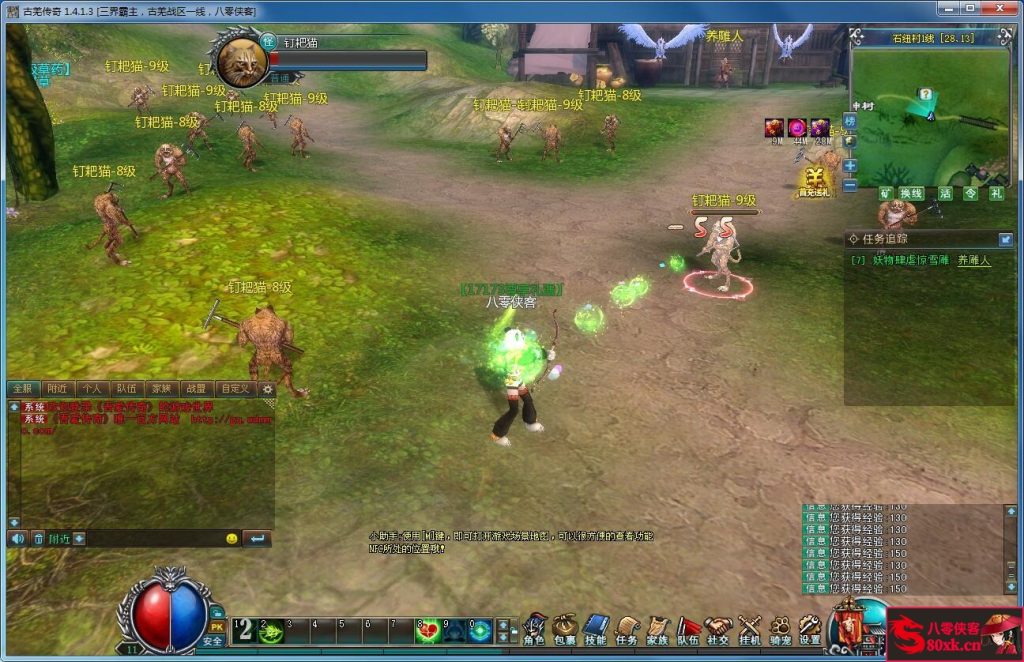Open the 角色 character panel
1024x662 pixels.
click(535, 629)
